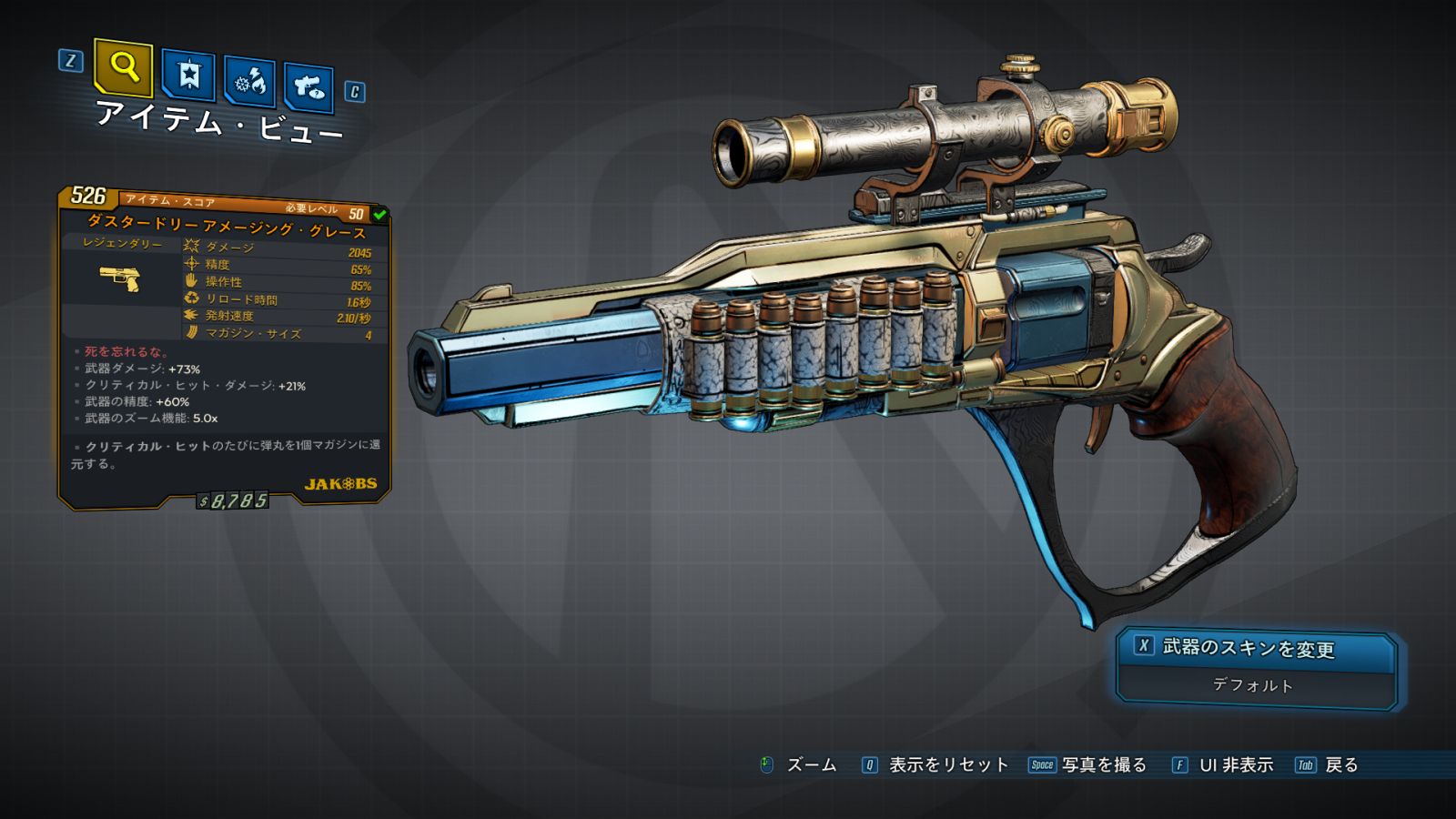Go back using the 戻る option

click(1340, 765)
